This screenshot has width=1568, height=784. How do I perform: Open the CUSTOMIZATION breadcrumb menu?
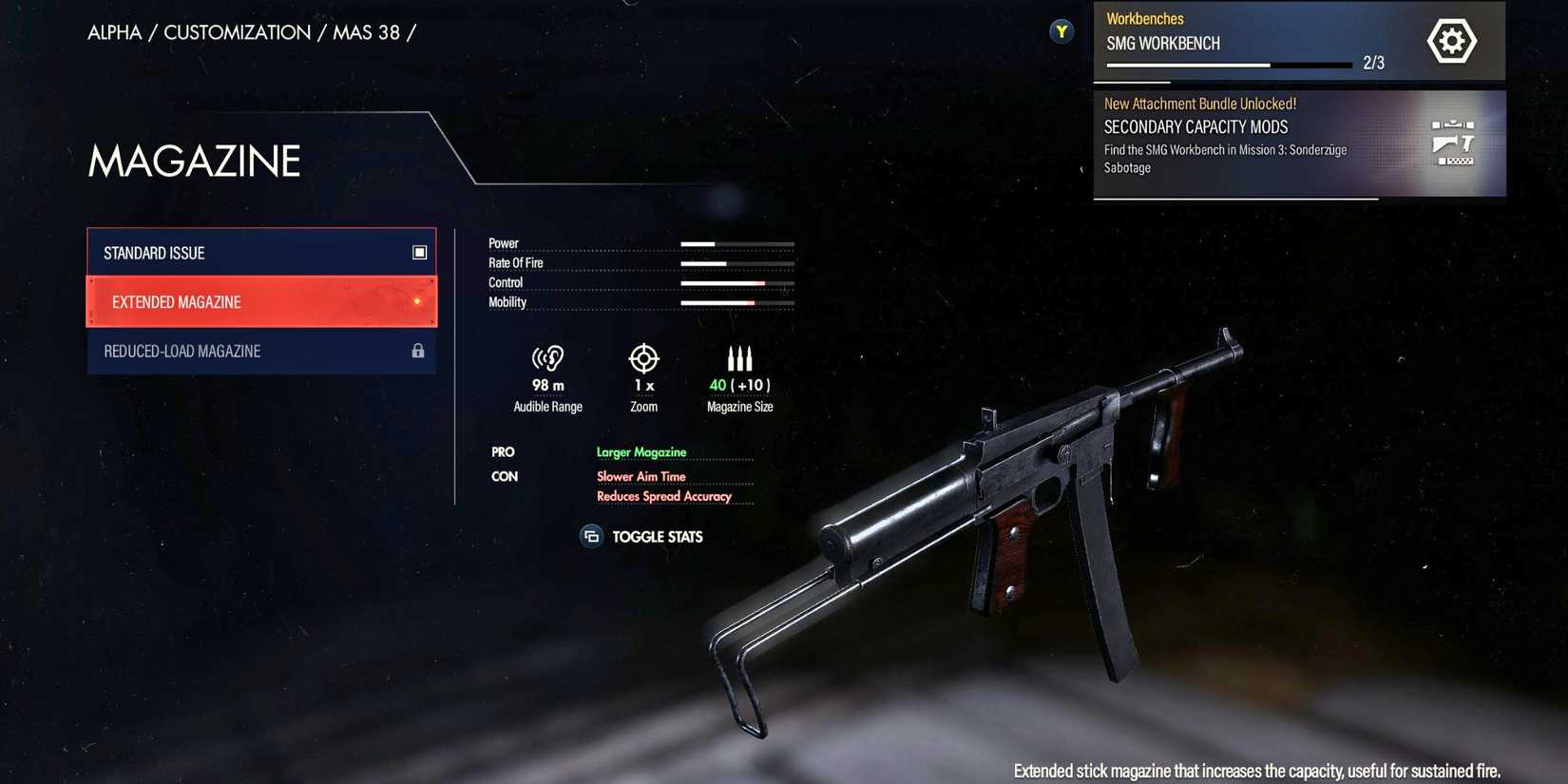236,31
